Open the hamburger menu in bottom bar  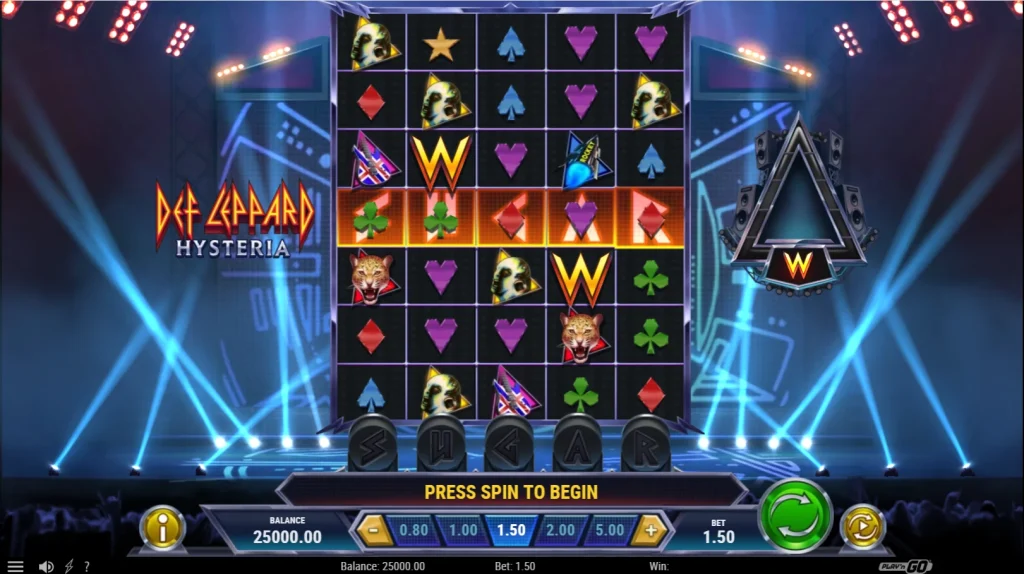(x=15, y=566)
